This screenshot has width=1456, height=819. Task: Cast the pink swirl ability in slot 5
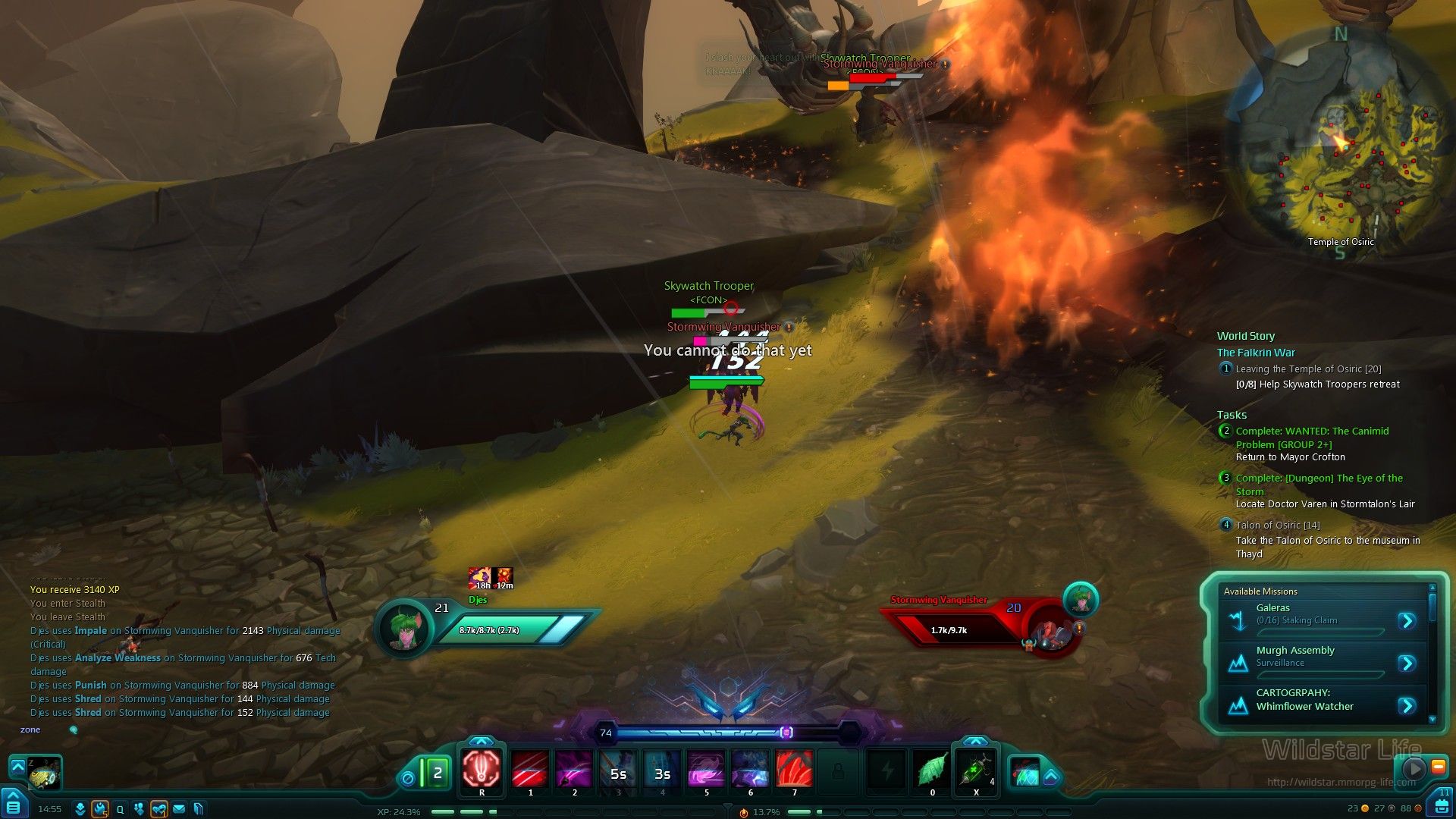pyautogui.click(x=706, y=769)
